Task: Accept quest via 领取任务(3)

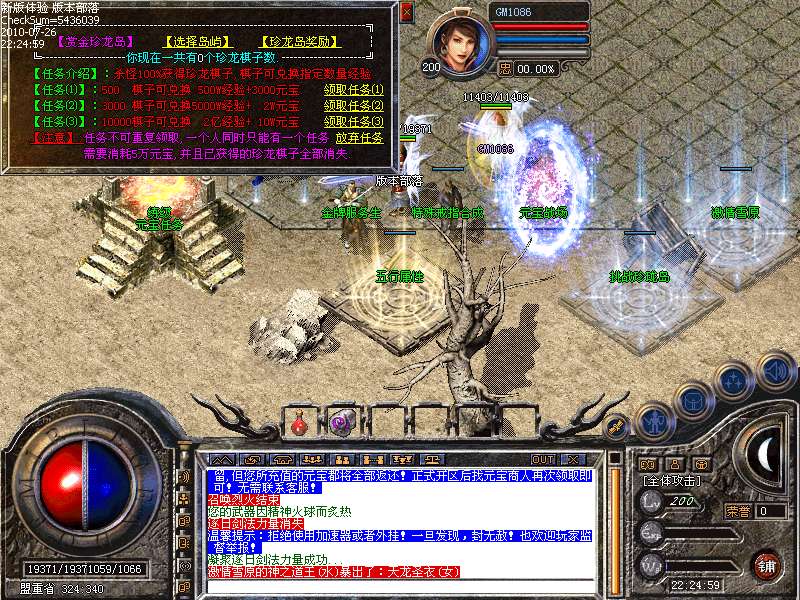Action: point(353,122)
